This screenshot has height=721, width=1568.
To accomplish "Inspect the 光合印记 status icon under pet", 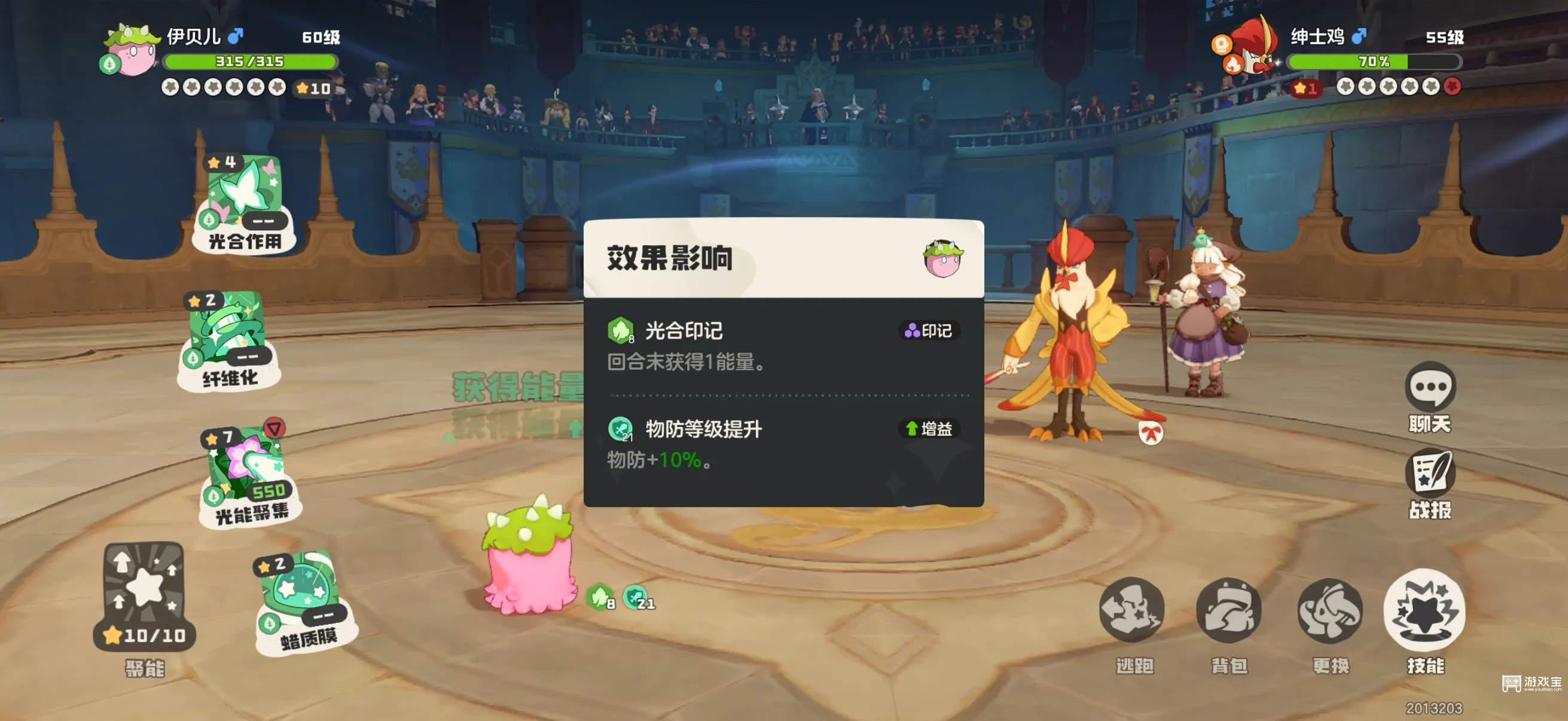I will 601,597.
